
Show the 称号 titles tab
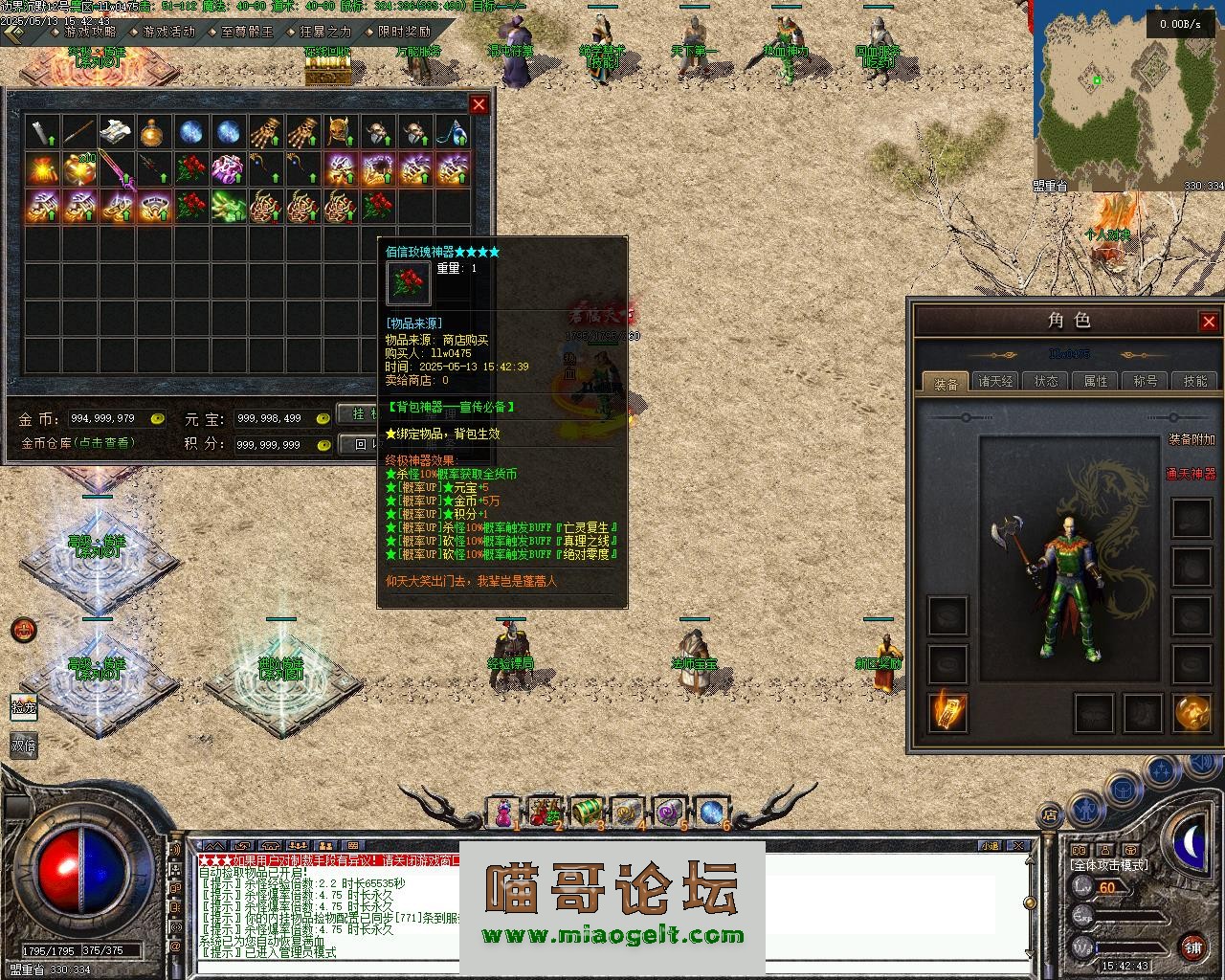pyautogui.click(x=1146, y=381)
